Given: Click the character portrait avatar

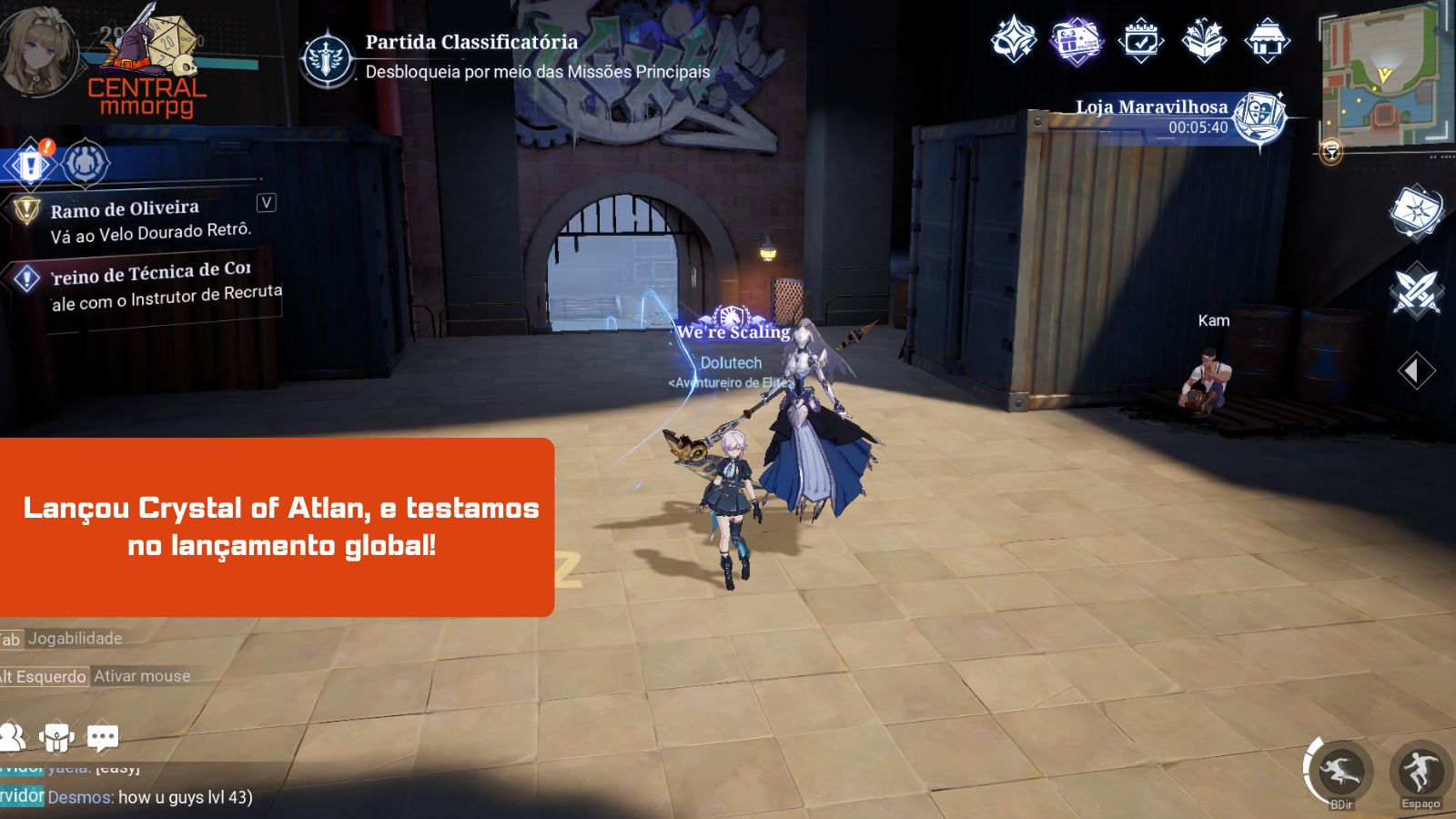Looking at the screenshot, I should [38, 52].
